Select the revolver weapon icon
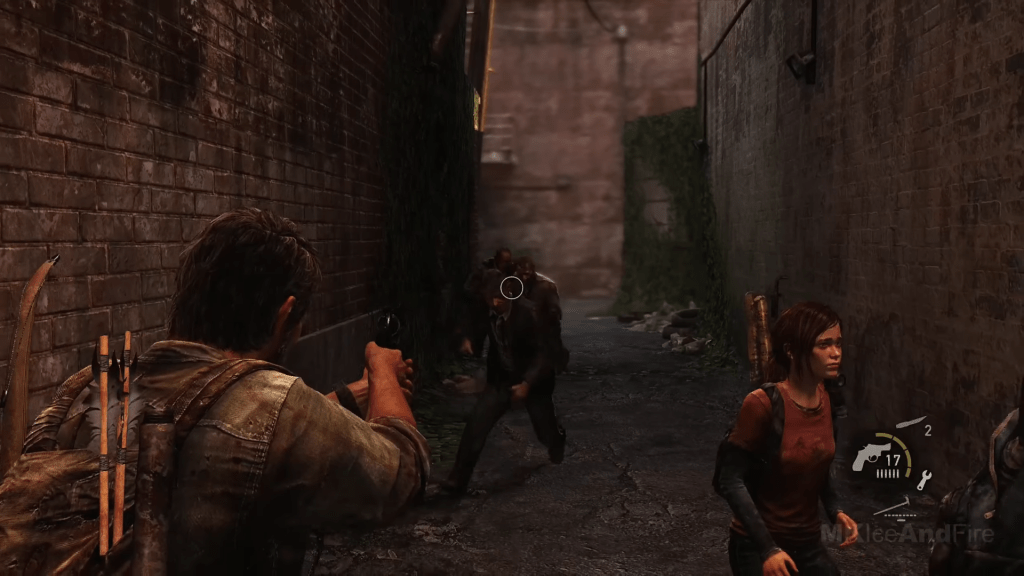The width and height of the screenshot is (1024, 576). [x=867, y=455]
